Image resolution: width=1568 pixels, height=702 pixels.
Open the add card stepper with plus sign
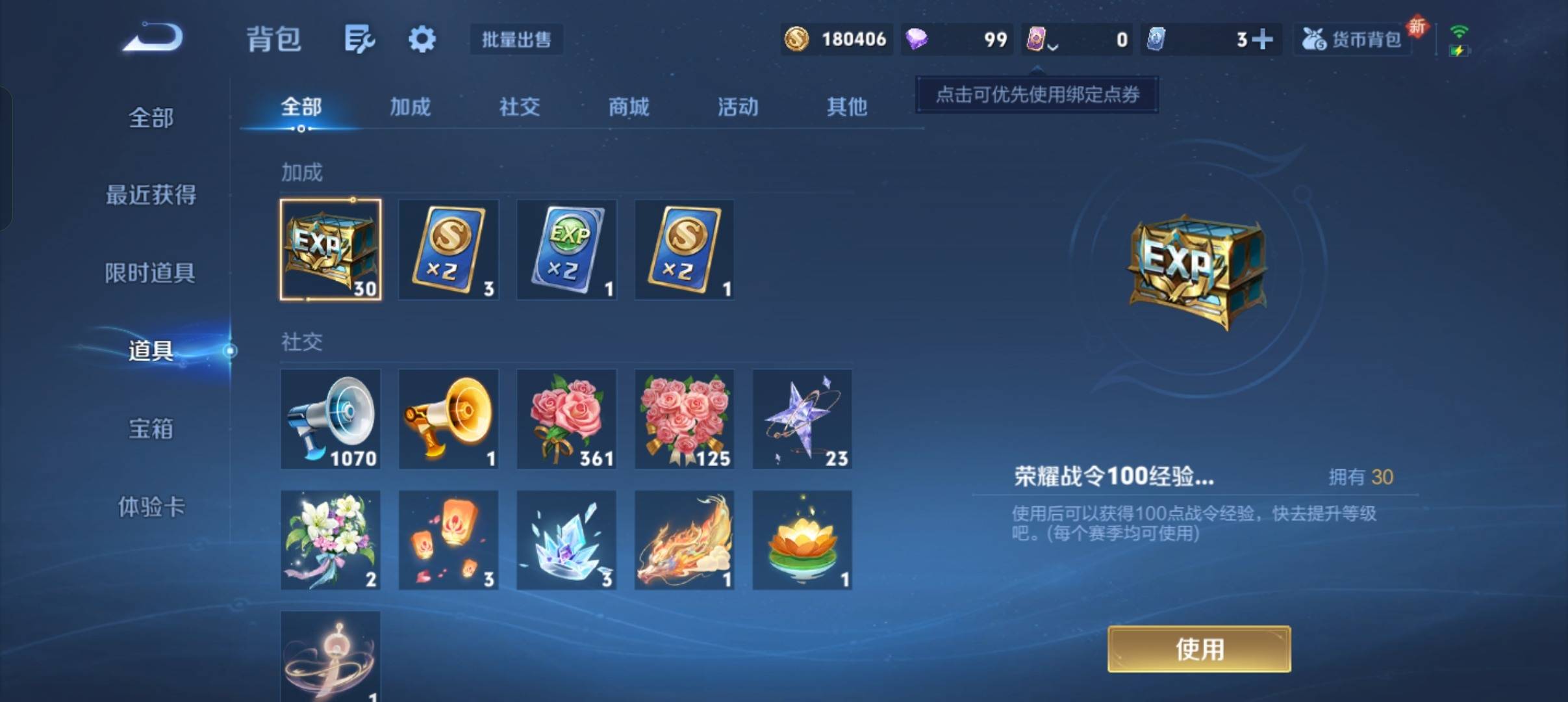pos(1263,39)
